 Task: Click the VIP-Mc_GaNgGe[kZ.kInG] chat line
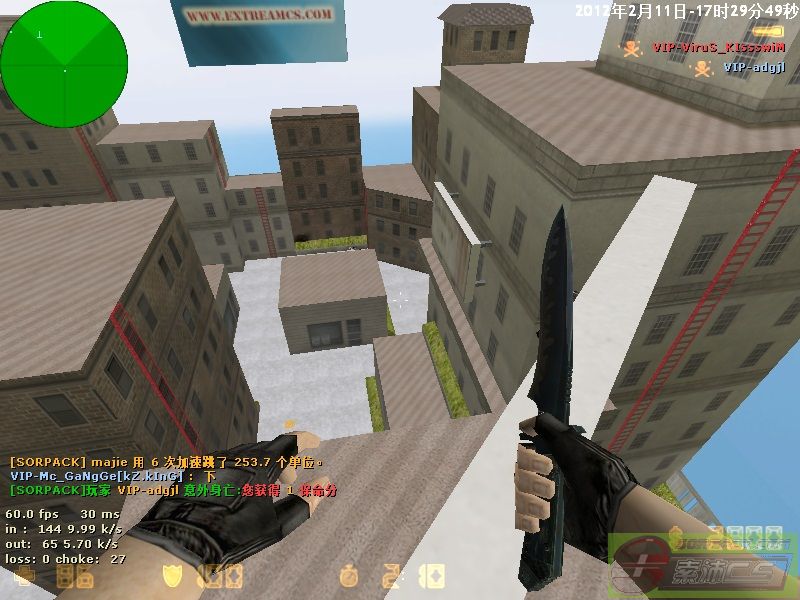click(x=112, y=477)
